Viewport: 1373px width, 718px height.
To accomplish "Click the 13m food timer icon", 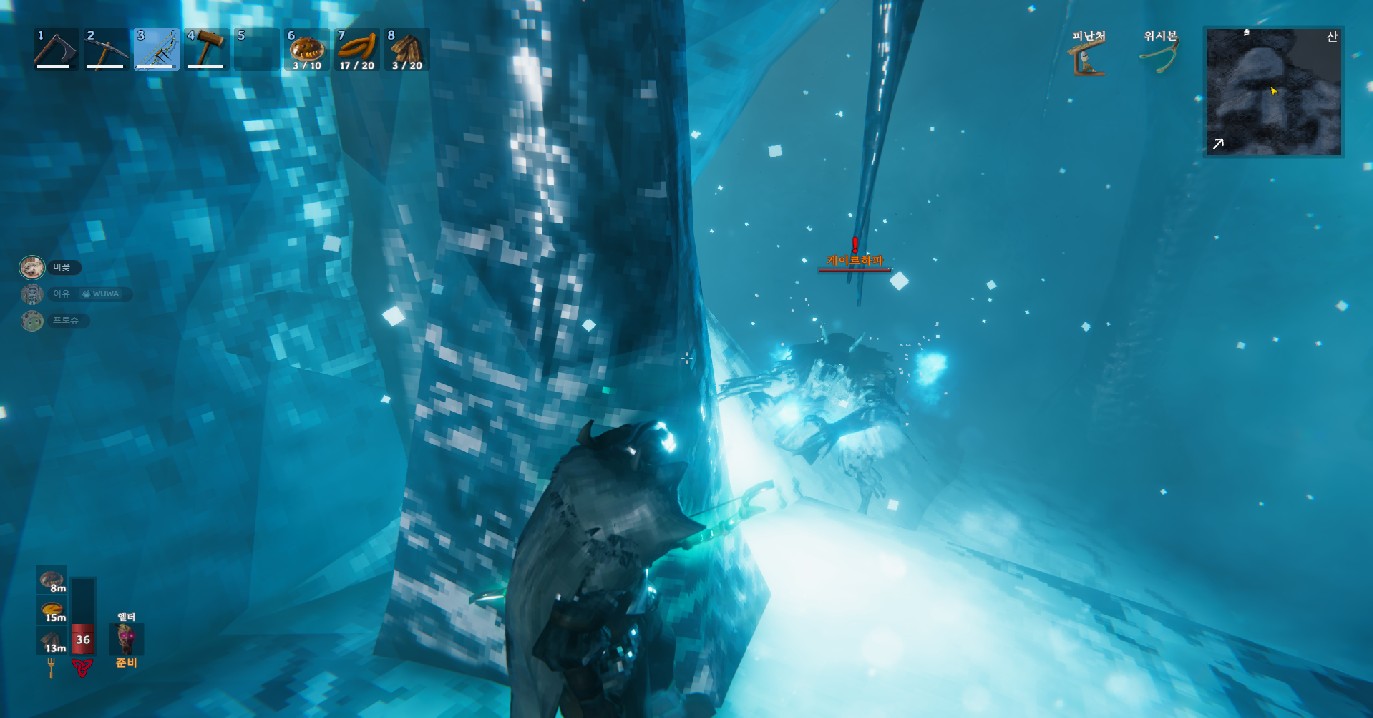I will point(52,641).
